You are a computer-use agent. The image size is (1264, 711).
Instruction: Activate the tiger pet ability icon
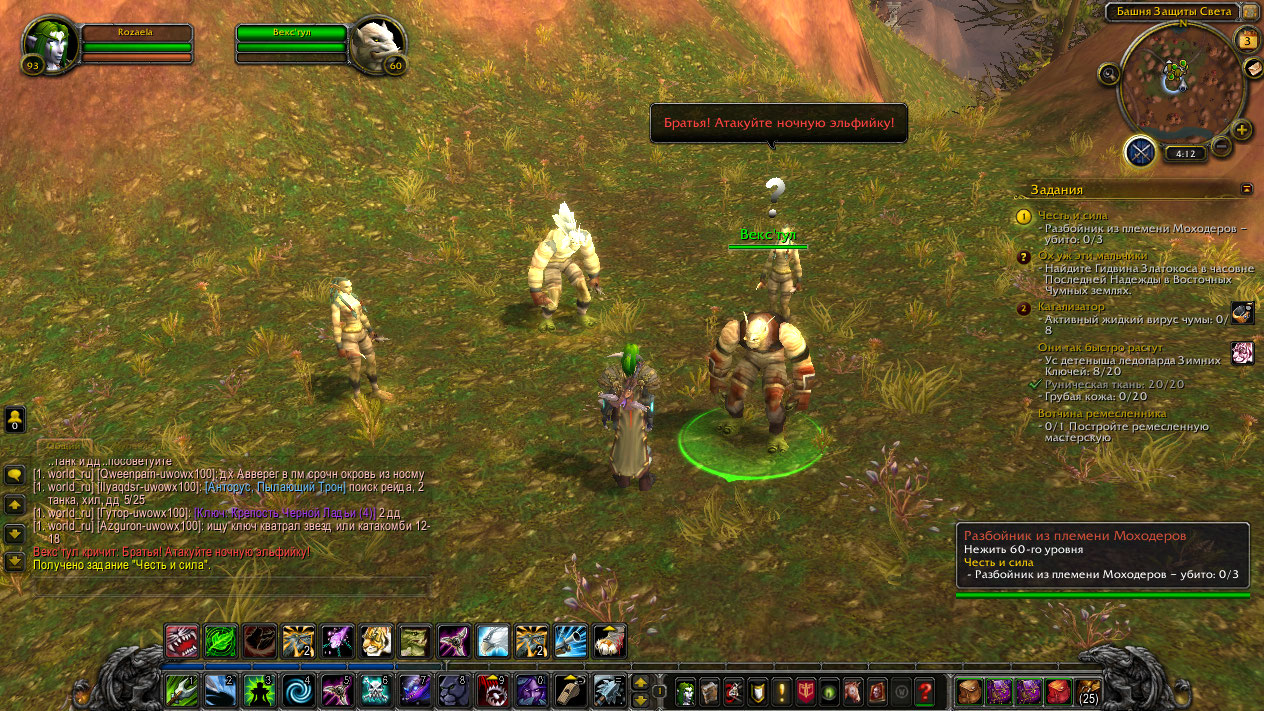pyautogui.click(x=376, y=640)
